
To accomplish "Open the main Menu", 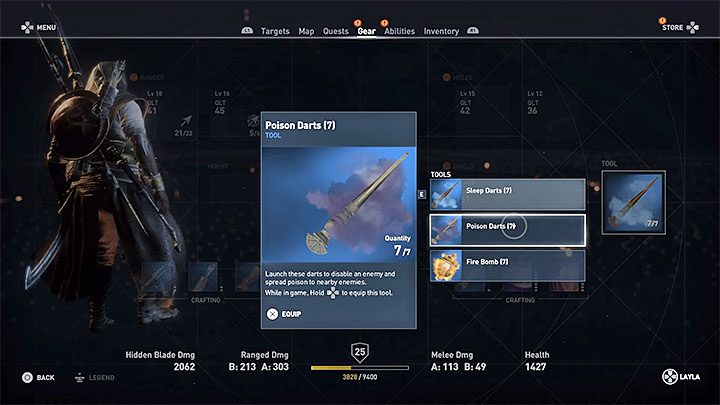I will 39,27.
